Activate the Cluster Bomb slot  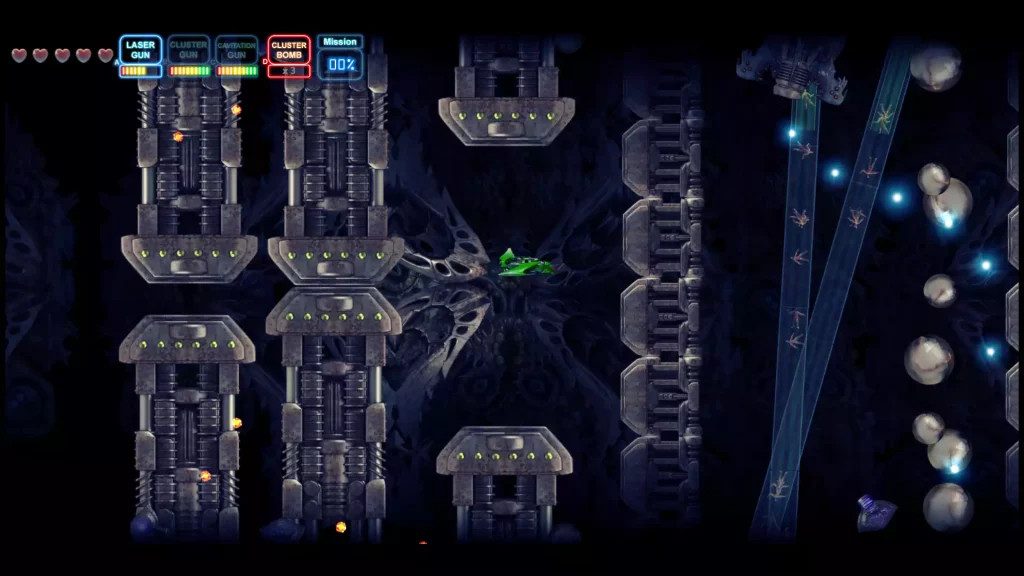coord(289,51)
